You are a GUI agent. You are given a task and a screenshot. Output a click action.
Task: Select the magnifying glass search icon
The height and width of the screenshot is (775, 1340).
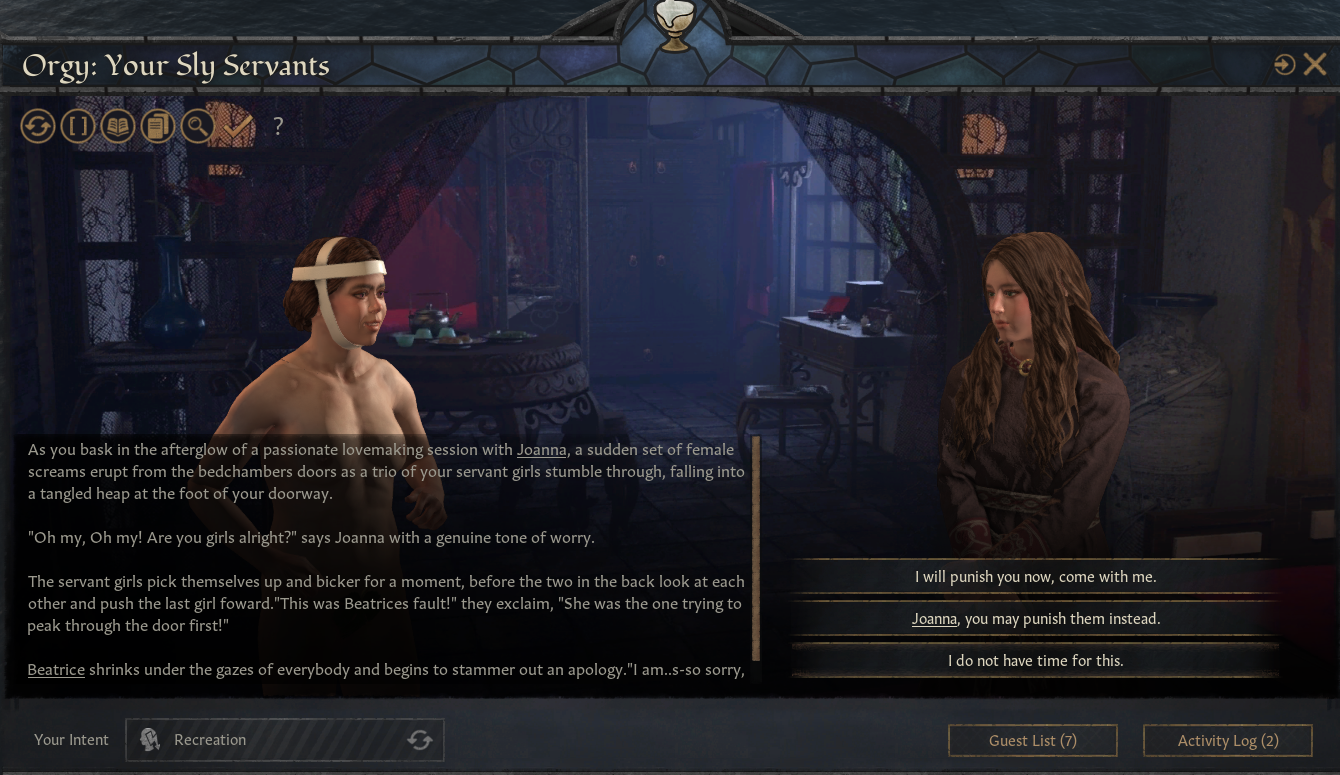click(197, 126)
